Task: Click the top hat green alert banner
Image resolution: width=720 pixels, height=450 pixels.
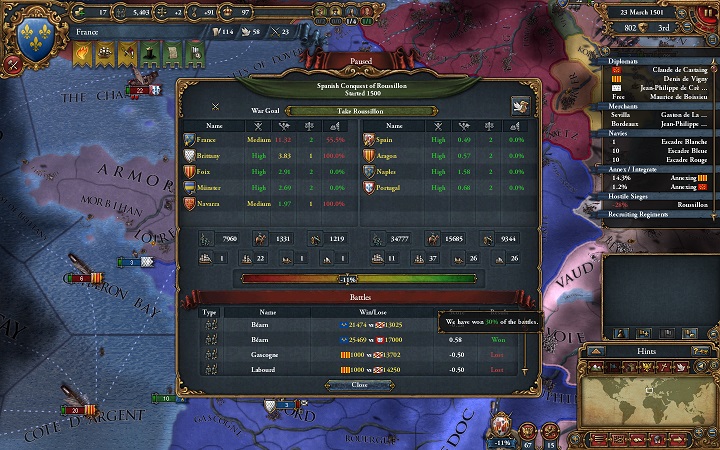Action: pyautogui.click(x=147, y=53)
